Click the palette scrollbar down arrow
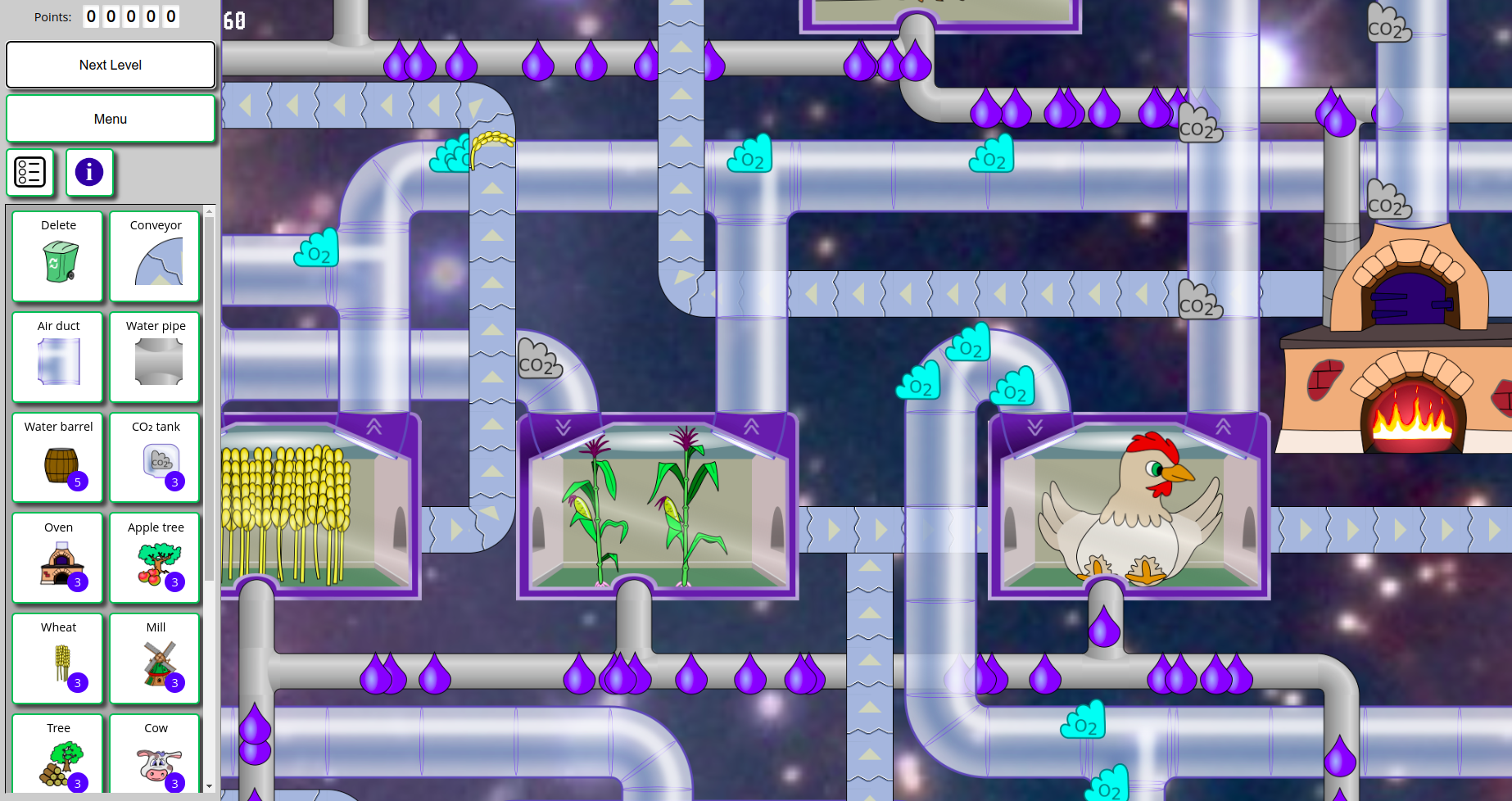This screenshot has height=801, width=1512. pos(210,786)
